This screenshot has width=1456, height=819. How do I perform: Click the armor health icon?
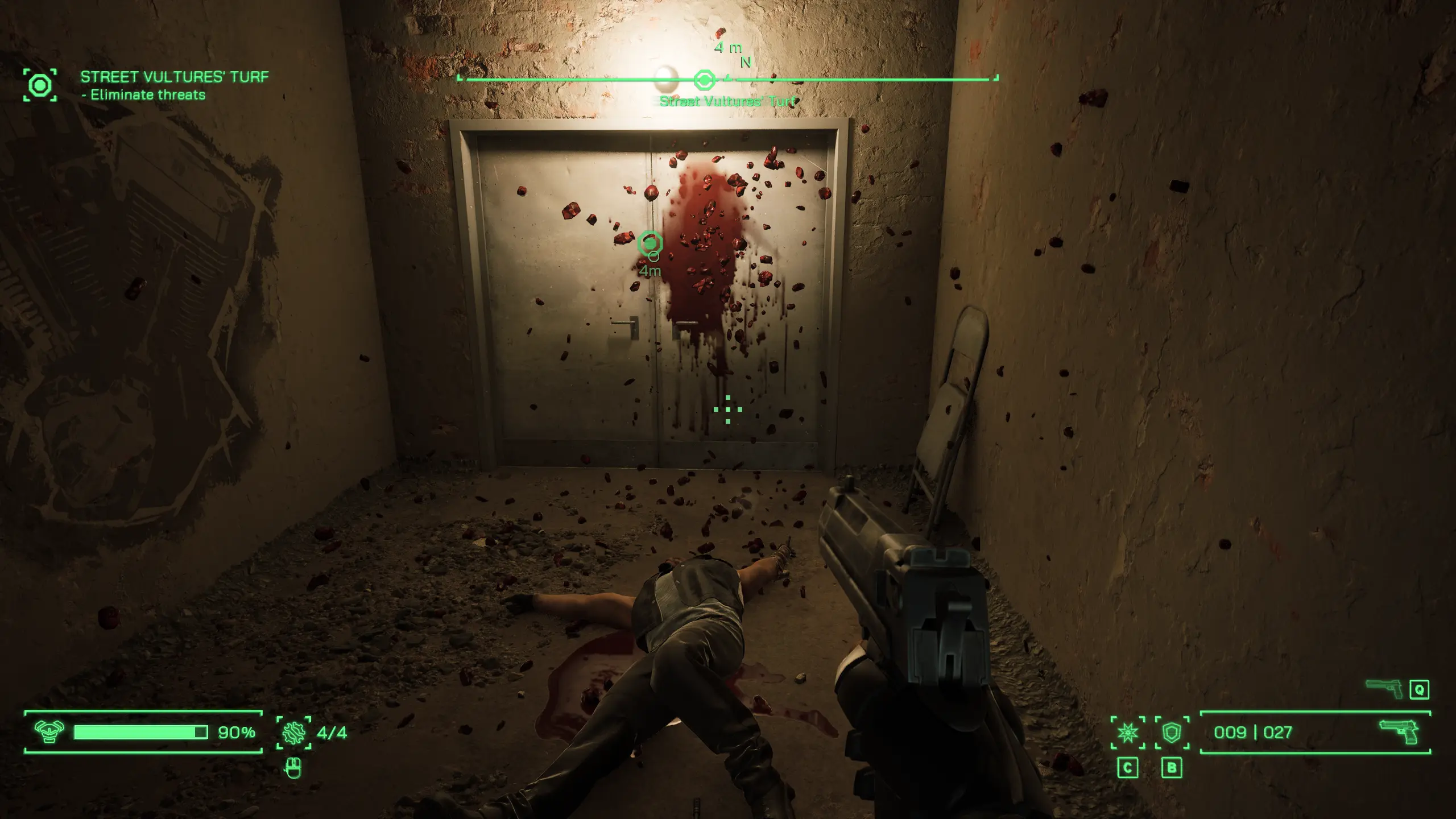49,731
